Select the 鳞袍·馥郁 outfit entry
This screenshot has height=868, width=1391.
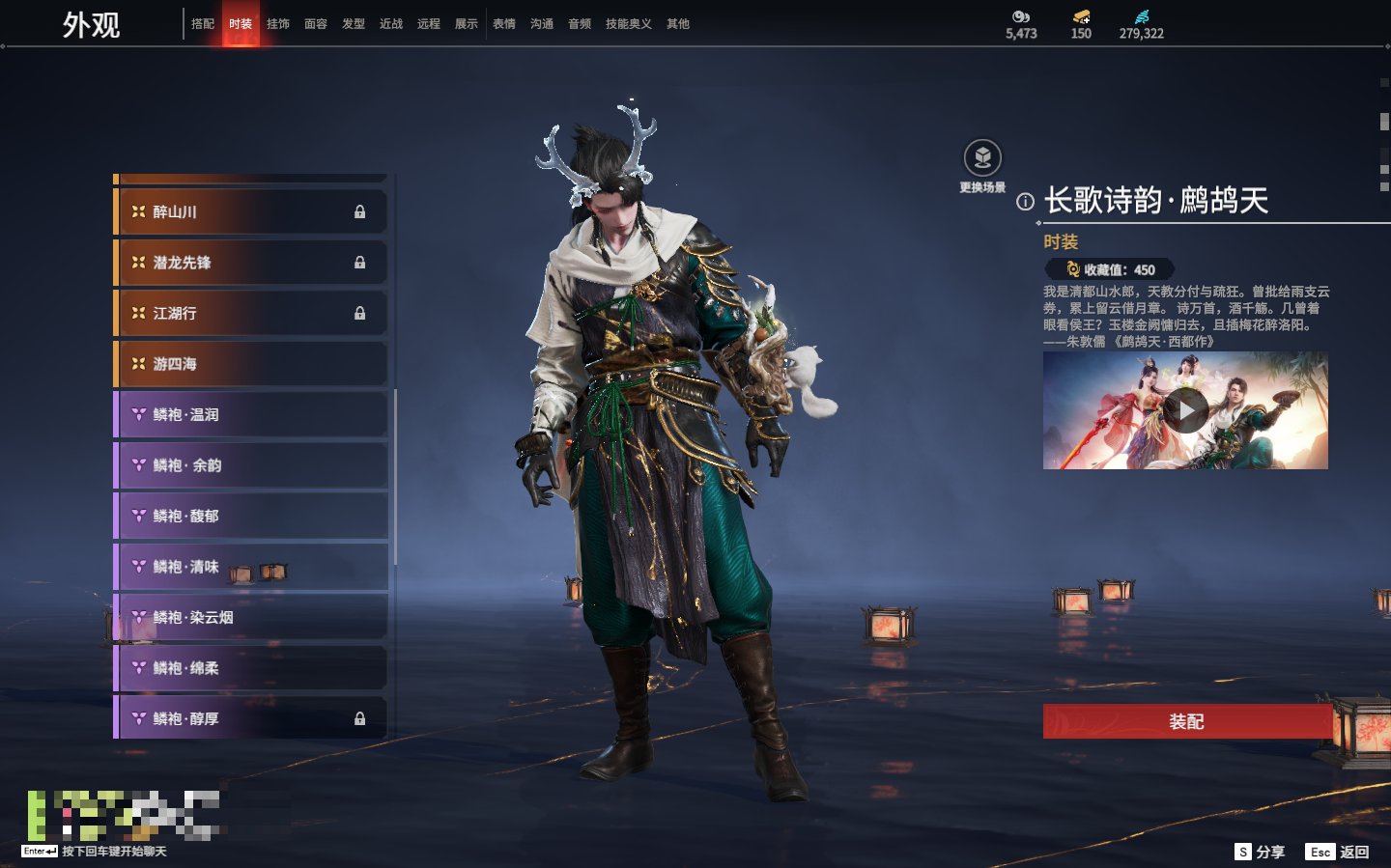[250, 516]
